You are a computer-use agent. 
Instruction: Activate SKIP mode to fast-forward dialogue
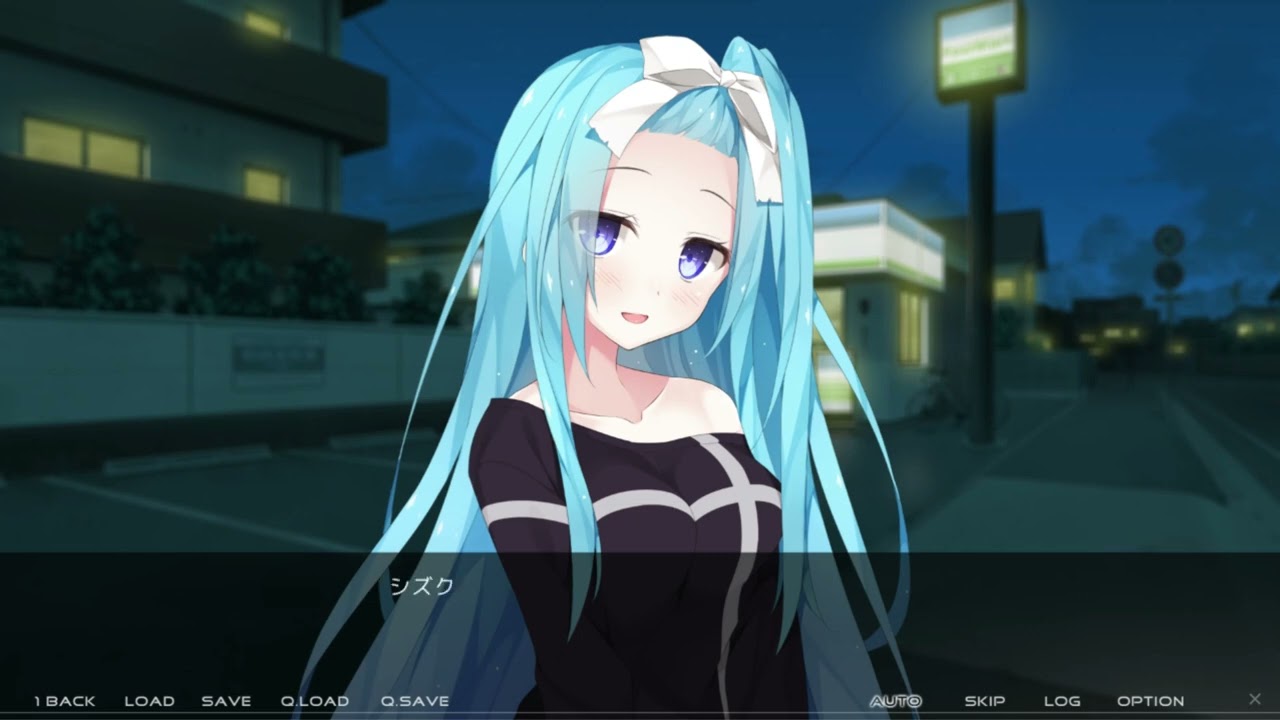tap(984, 701)
